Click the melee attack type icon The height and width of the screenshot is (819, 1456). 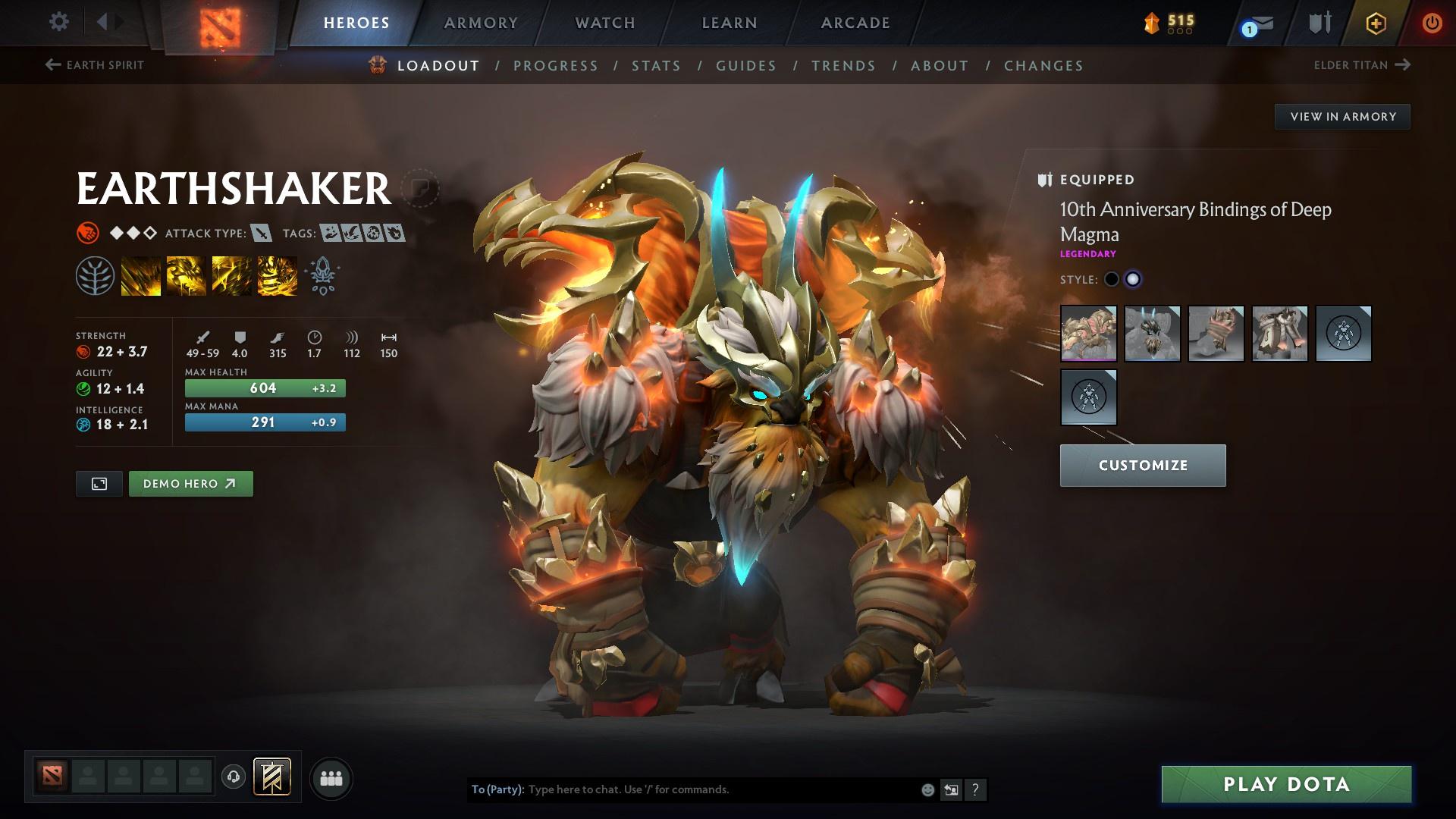(262, 234)
